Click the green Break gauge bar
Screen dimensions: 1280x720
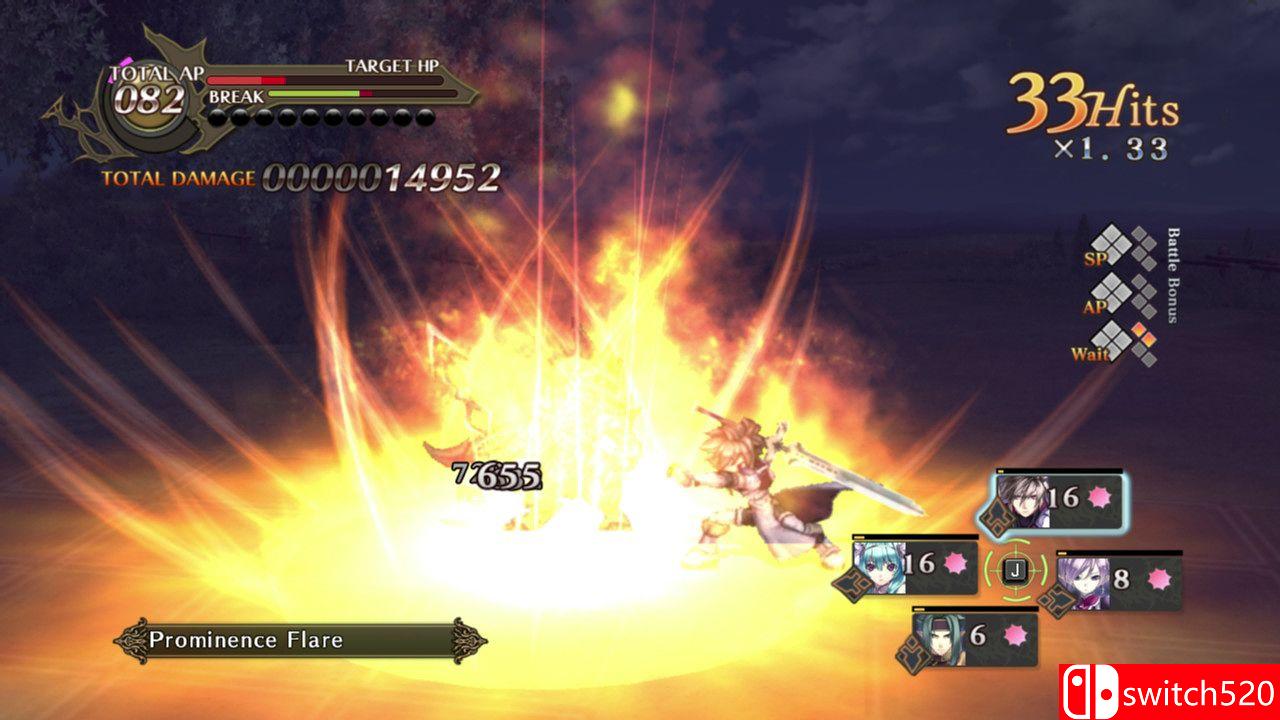312,91
